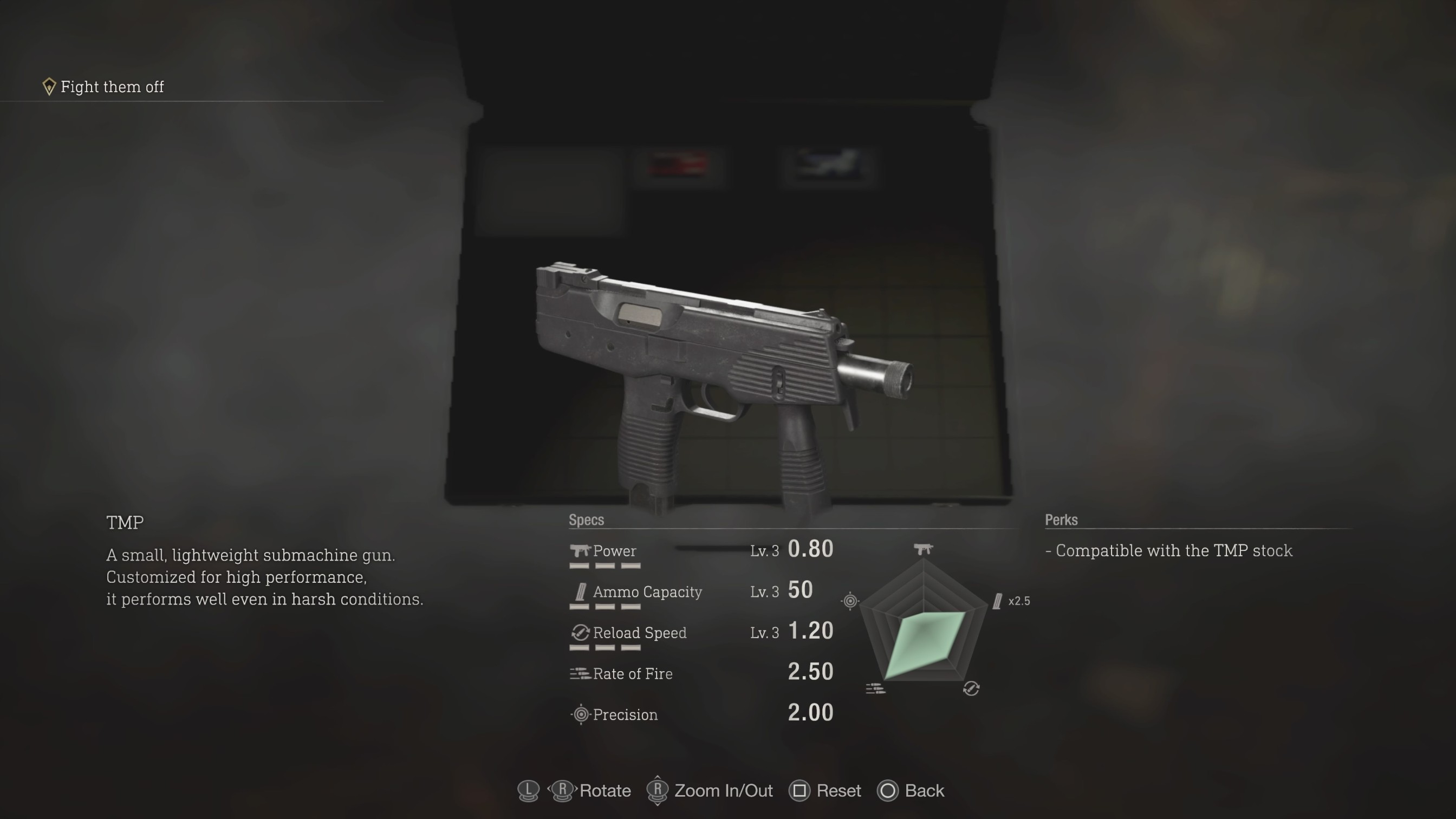The image size is (1456, 819).
Task: Click the Rate of Fire bullets icon
Action: [x=579, y=673]
